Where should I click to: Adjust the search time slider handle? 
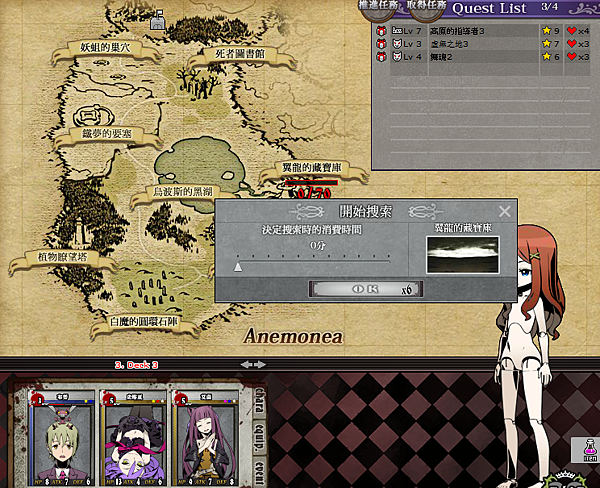(238, 267)
